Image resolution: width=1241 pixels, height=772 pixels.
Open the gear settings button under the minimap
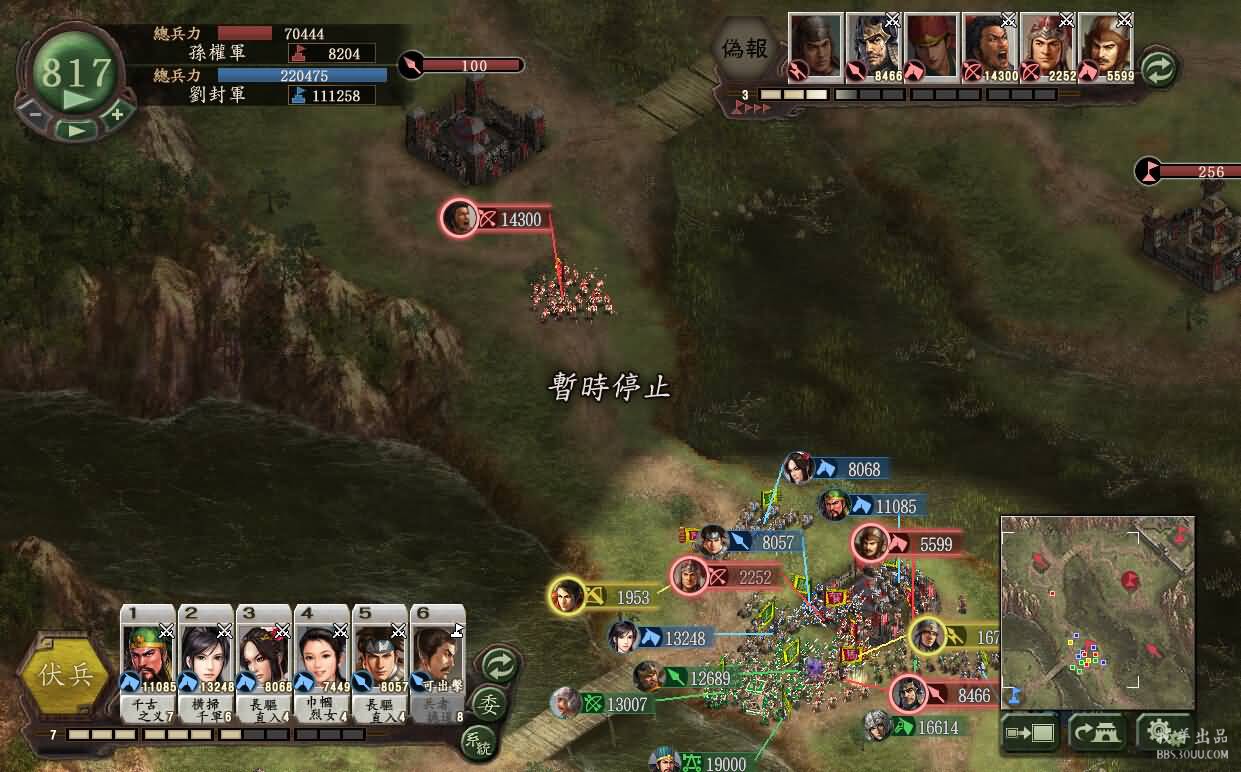[x=1161, y=731]
